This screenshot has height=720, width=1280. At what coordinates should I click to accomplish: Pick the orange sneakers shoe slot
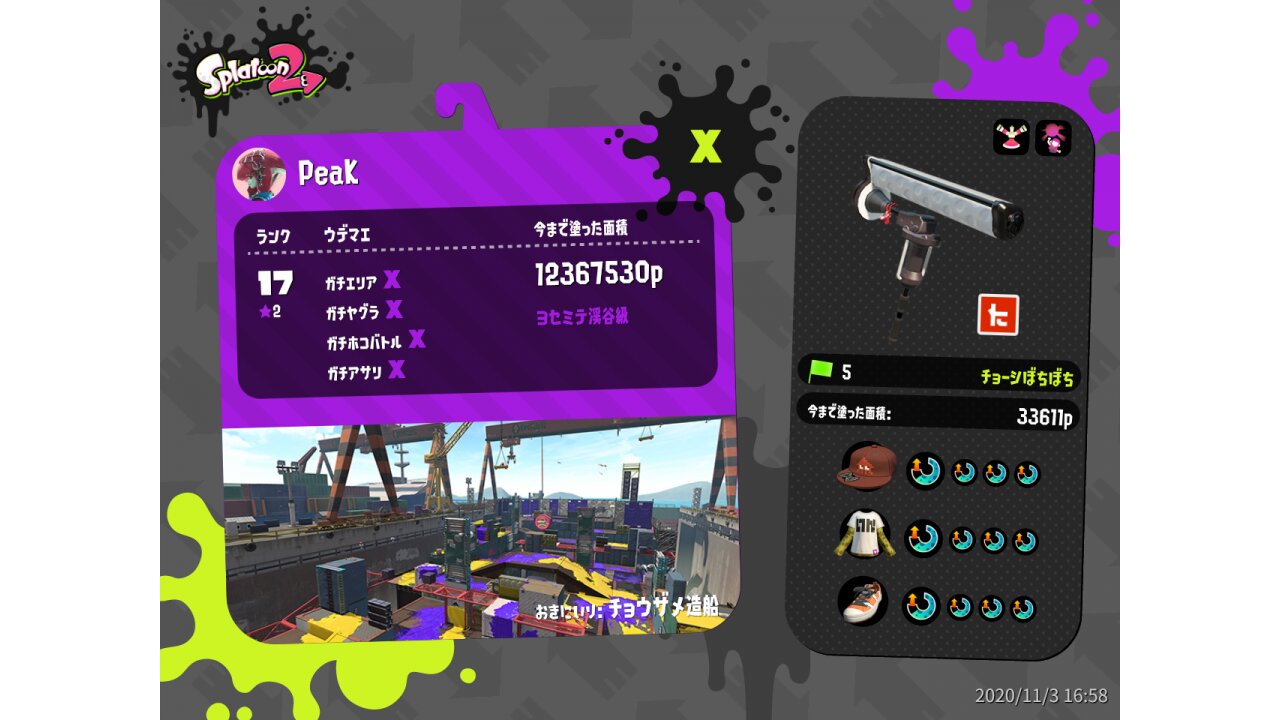pos(863,603)
